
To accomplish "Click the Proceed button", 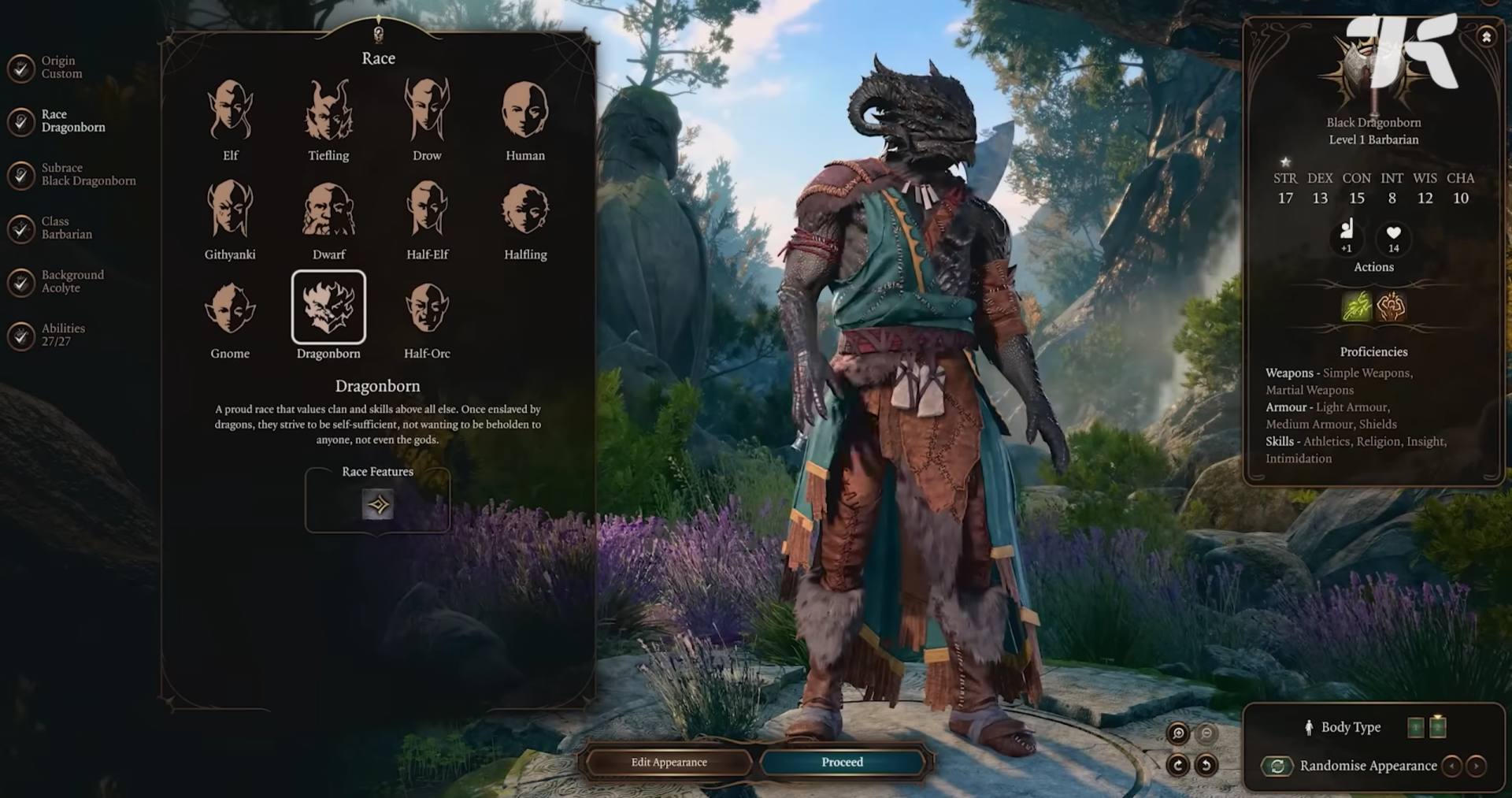I will pos(842,762).
